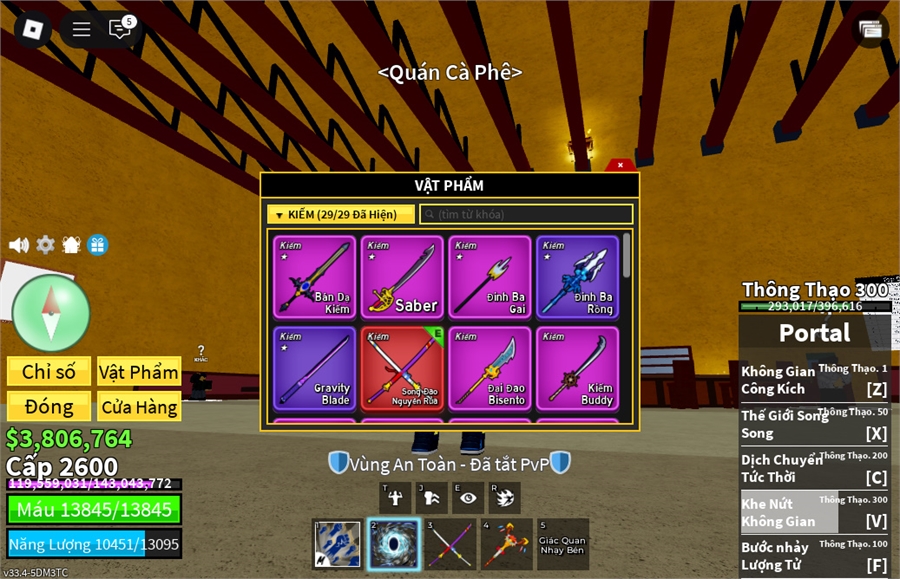Close the Vật Phẩm inventory window
Viewport: 900px width, 579px height.
620,165
